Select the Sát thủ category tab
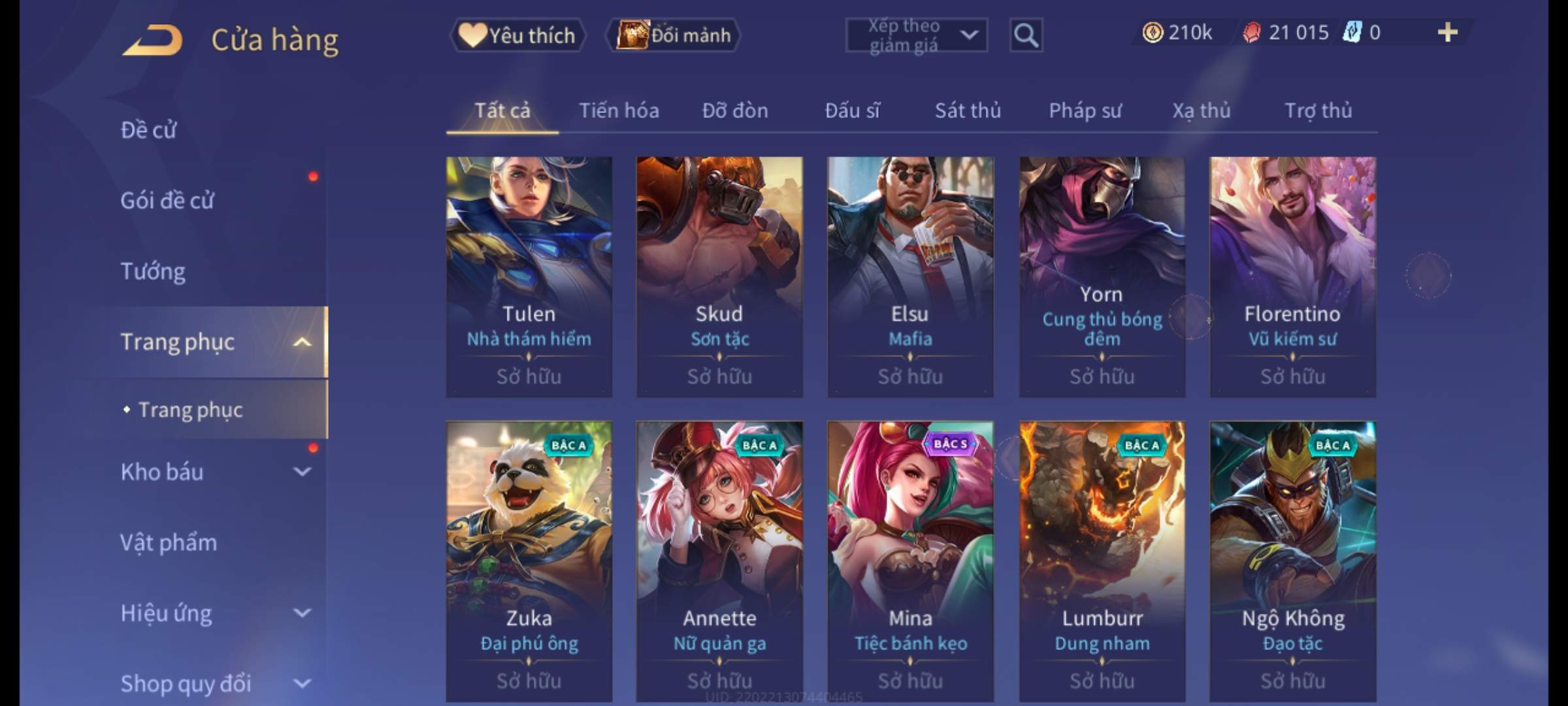Viewport: 1568px width, 706px height. [968, 110]
